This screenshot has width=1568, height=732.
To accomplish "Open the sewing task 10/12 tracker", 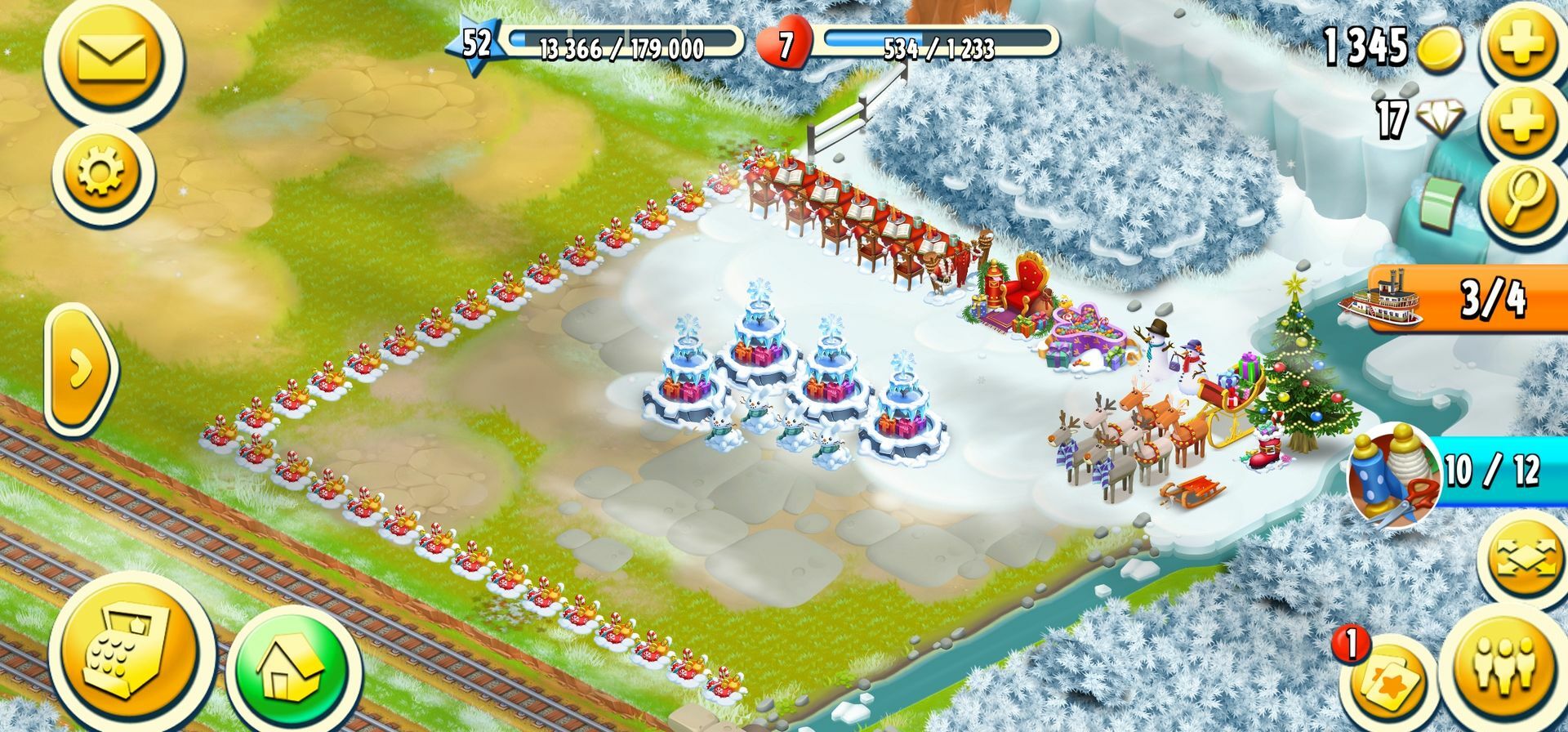I will [1454, 472].
